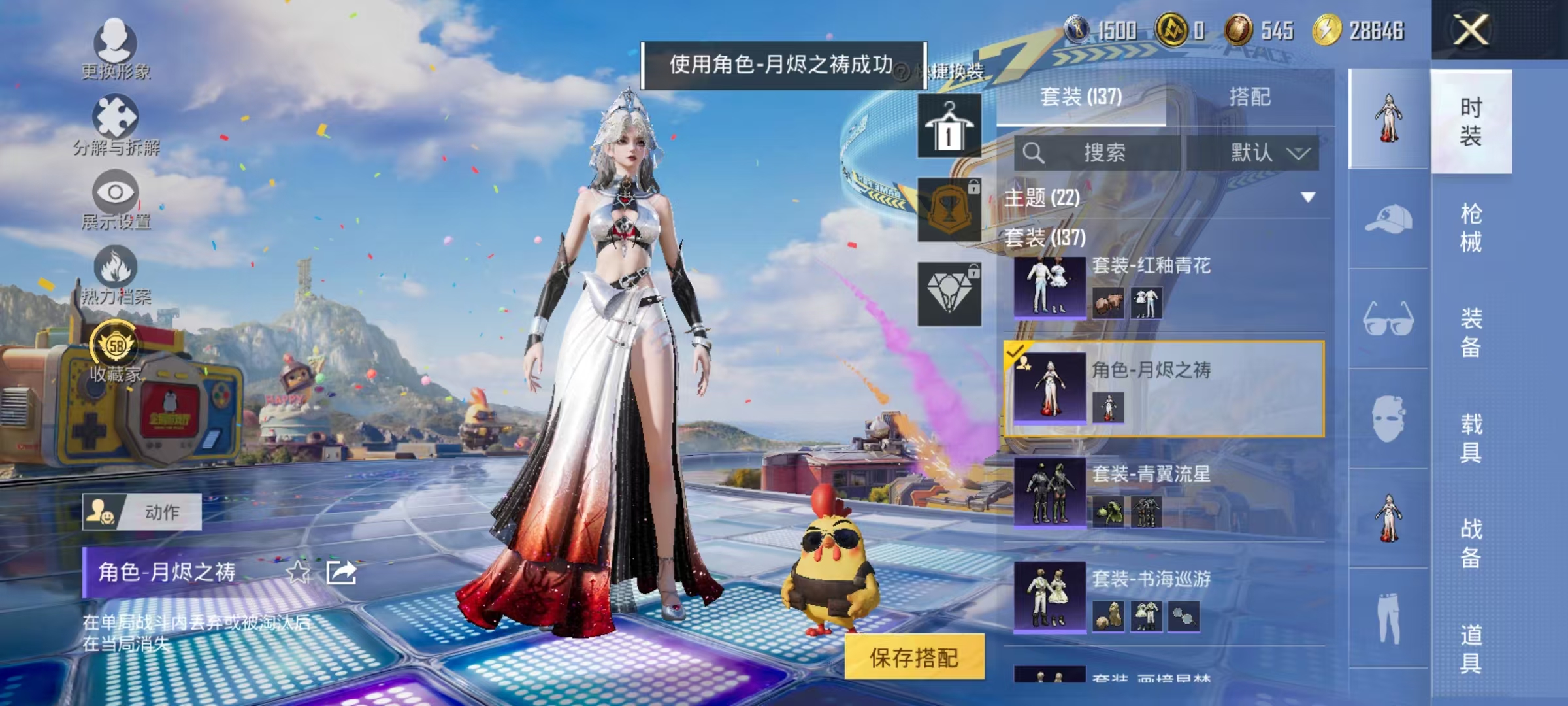Click the clothes hanger wardrobe icon
Viewport: 1568px width, 706px height.
coord(947,124)
